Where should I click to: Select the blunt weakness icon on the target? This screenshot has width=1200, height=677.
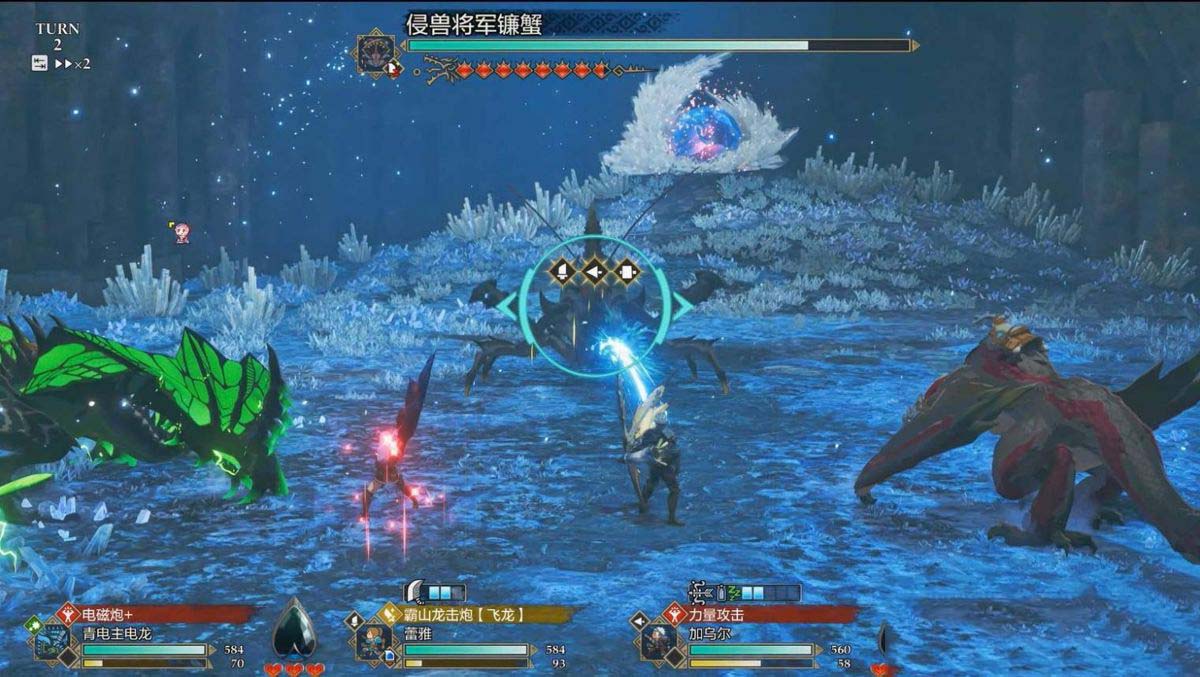coord(627,270)
